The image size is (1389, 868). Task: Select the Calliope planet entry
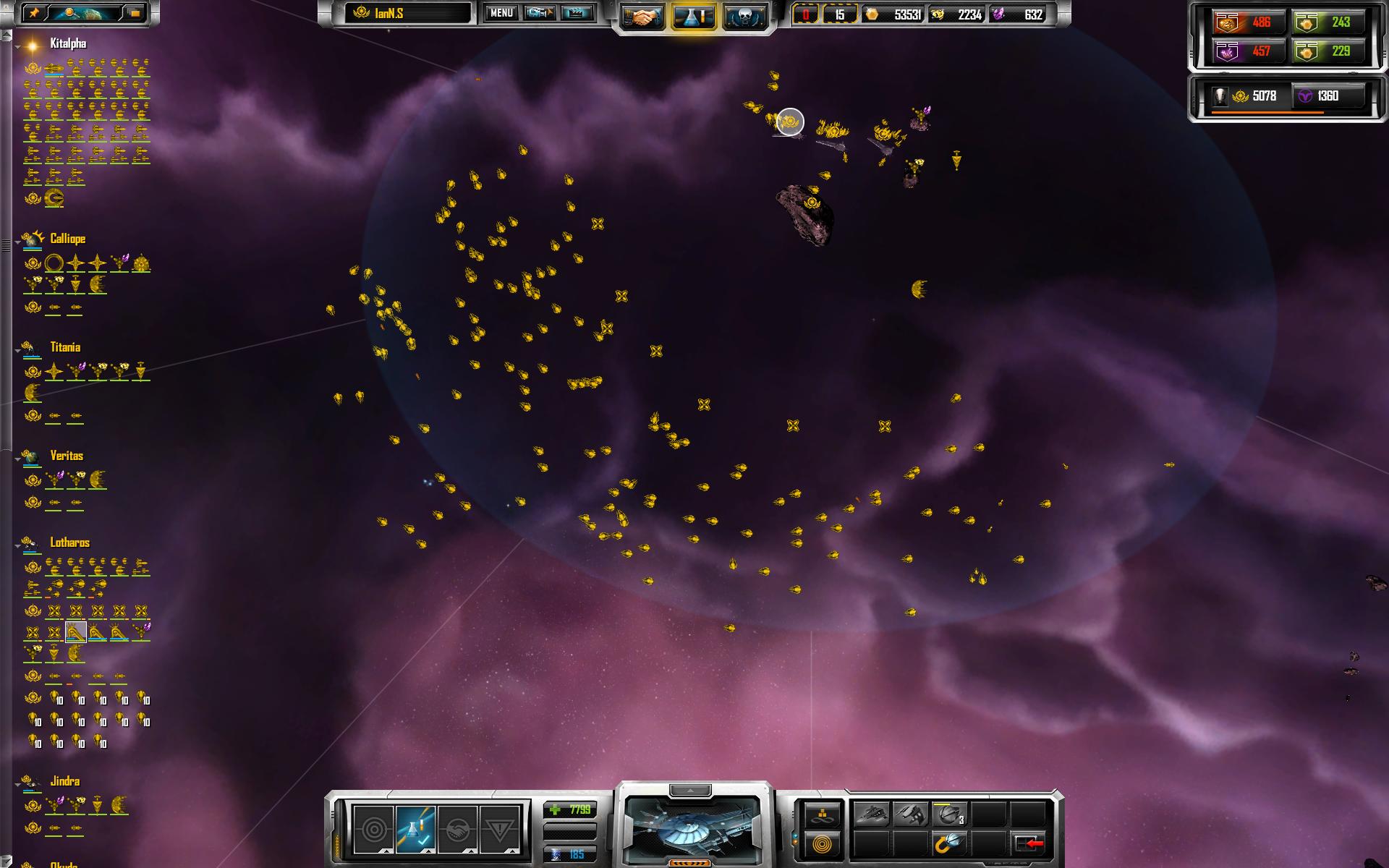click(x=67, y=239)
